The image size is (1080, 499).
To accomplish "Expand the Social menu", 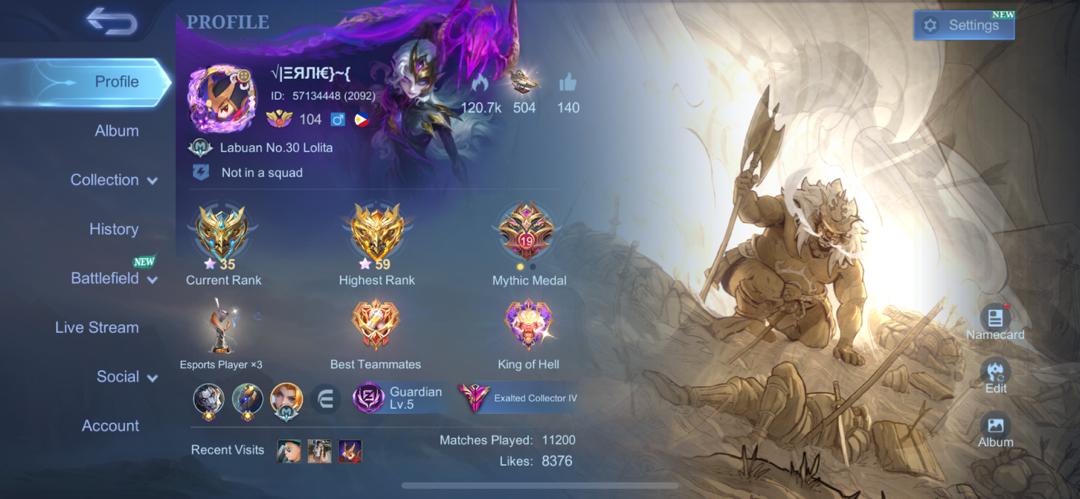I will pos(126,377).
